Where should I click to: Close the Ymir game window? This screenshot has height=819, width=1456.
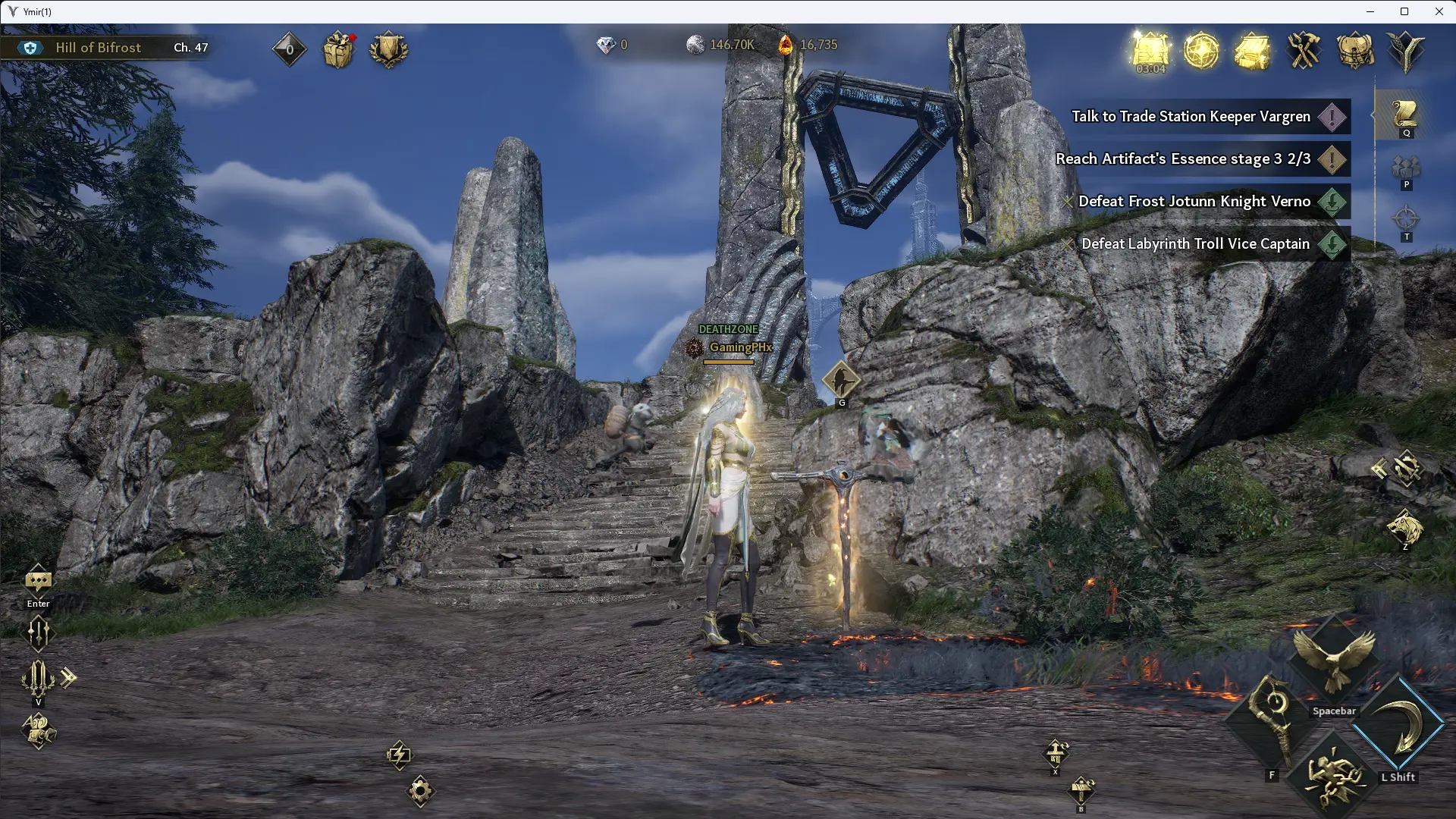click(1439, 11)
